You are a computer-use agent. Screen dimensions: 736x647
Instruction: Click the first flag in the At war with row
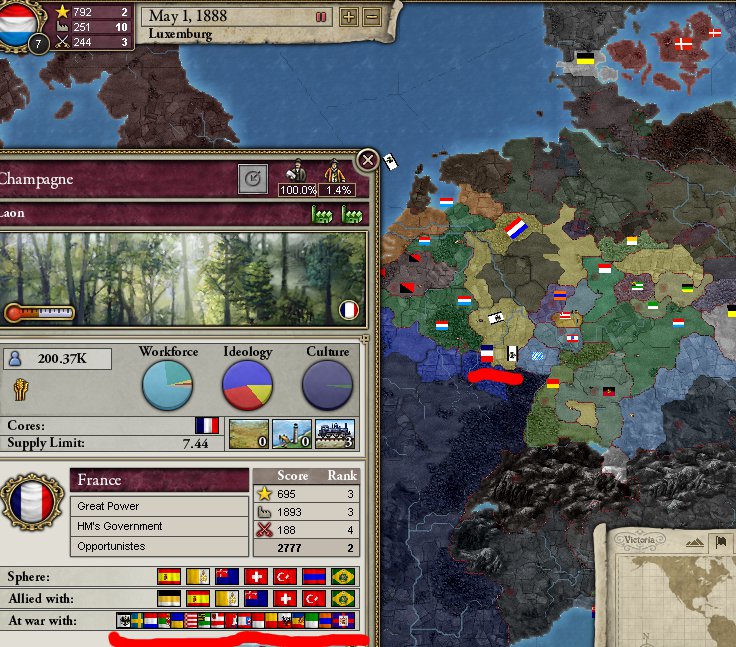coord(125,620)
